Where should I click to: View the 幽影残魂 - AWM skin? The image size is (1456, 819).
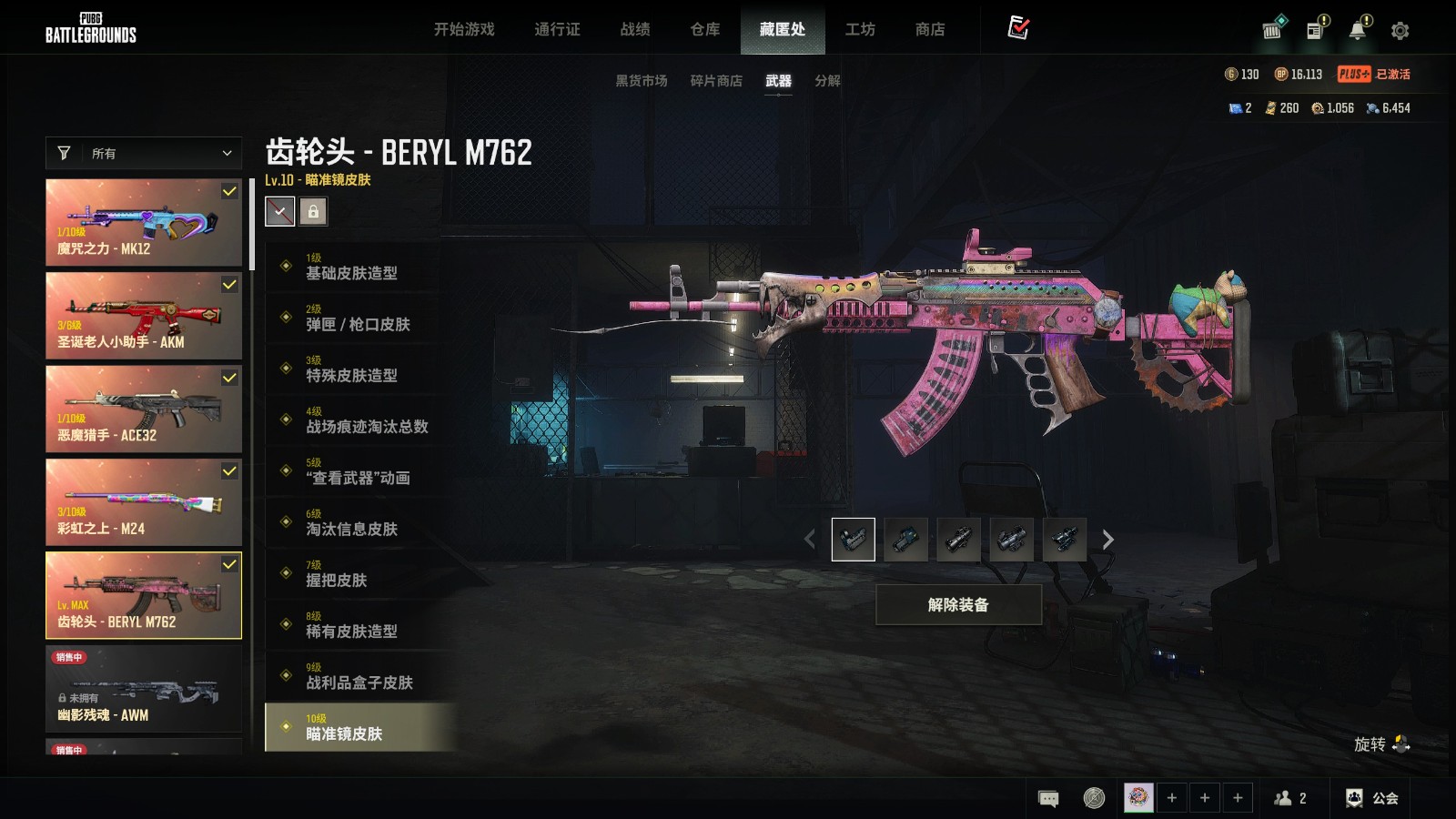144,689
